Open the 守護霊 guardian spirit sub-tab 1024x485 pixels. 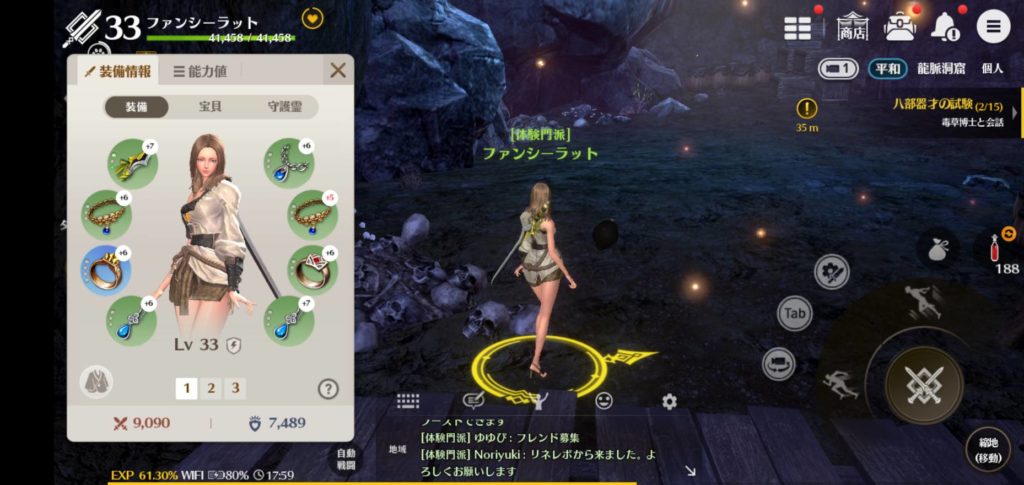(284, 107)
